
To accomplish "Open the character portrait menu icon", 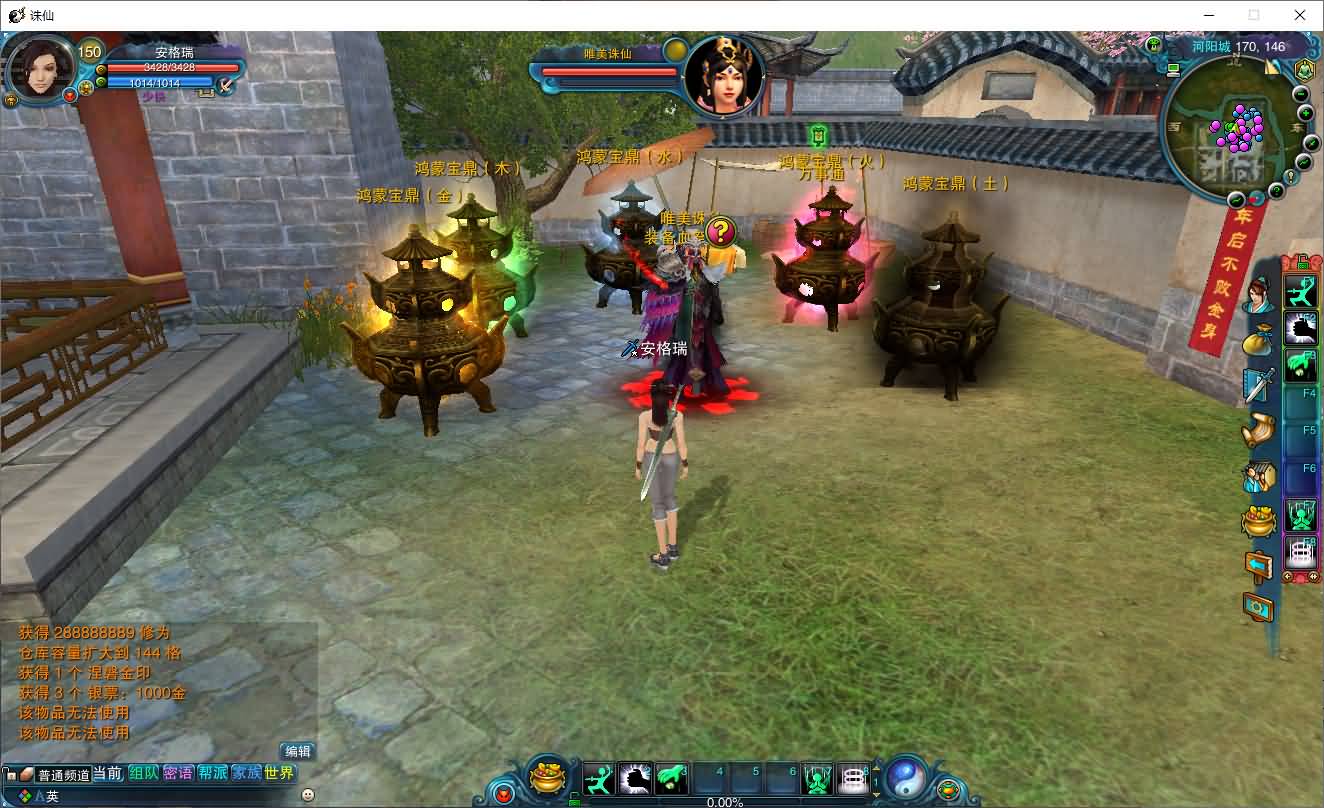I will pyautogui.click(x=1258, y=296).
